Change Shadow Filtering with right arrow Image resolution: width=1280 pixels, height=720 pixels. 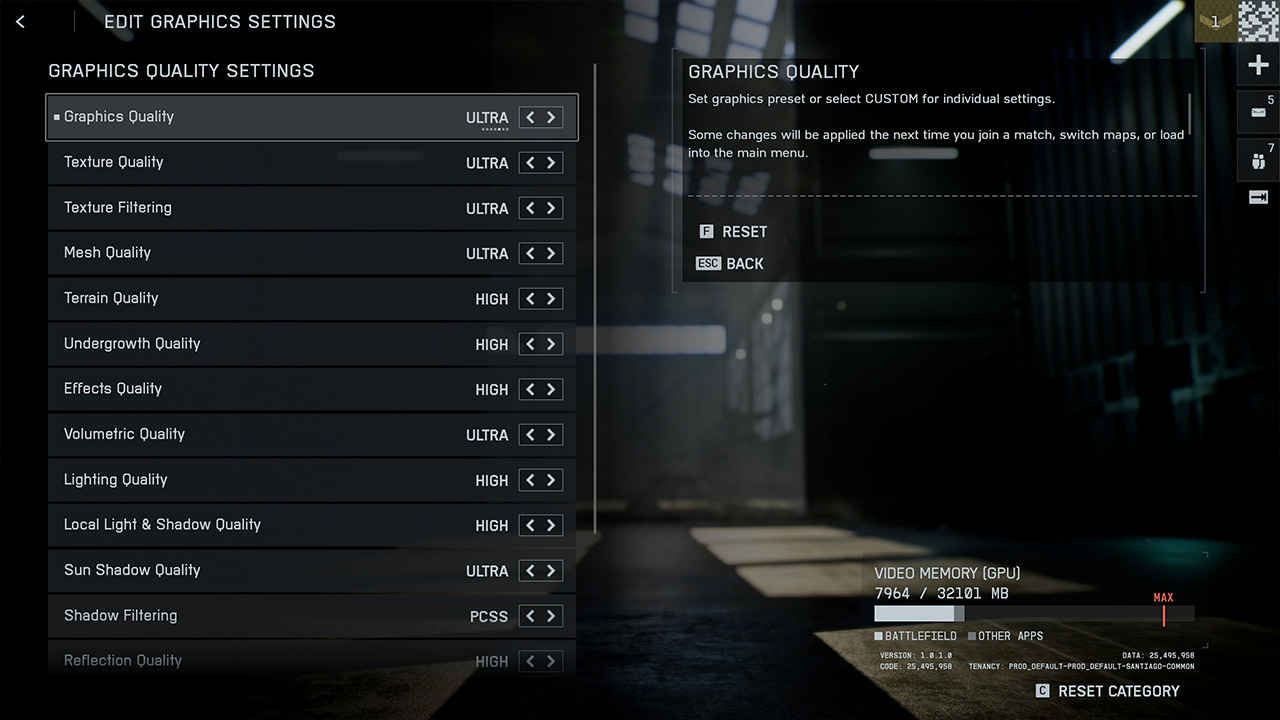click(x=551, y=616)
